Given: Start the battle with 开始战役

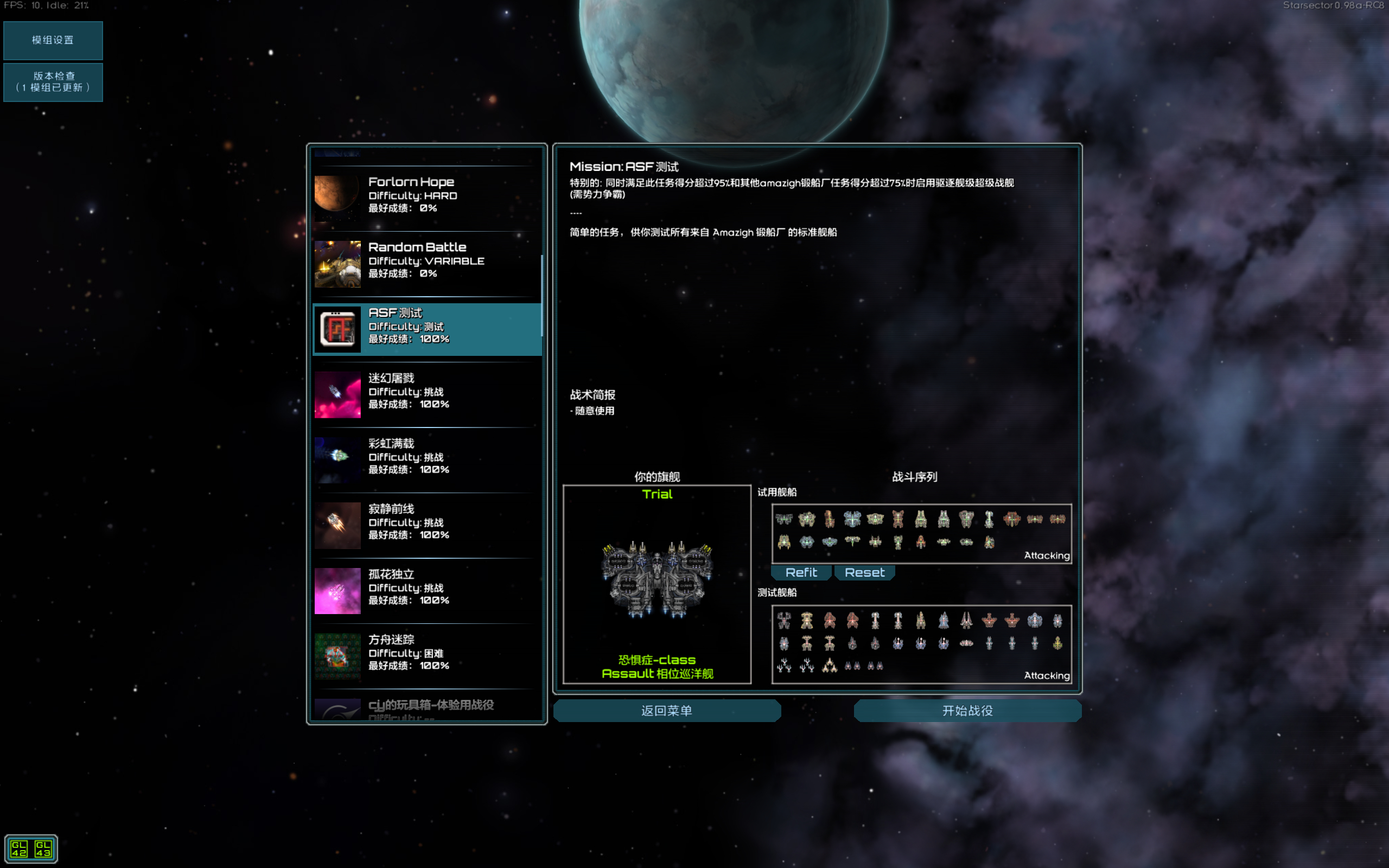Looking at the screenshot, I should 967,711.
